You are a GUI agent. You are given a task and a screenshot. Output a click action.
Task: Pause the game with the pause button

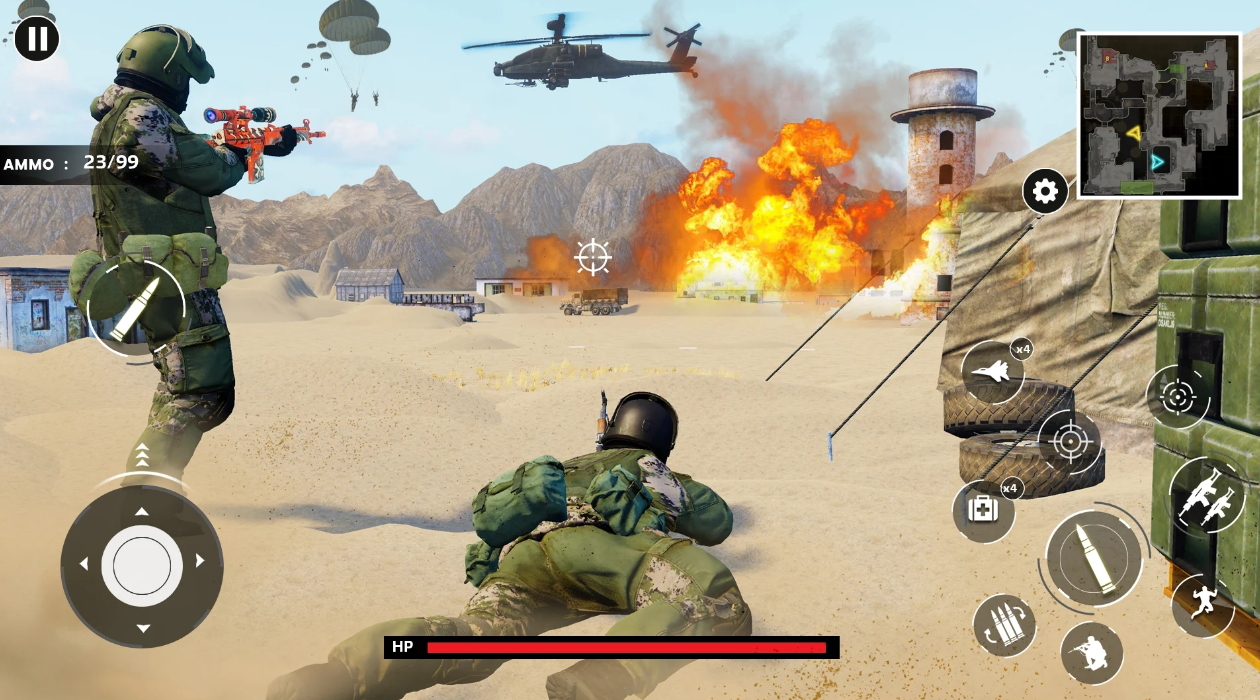[37, 39]
